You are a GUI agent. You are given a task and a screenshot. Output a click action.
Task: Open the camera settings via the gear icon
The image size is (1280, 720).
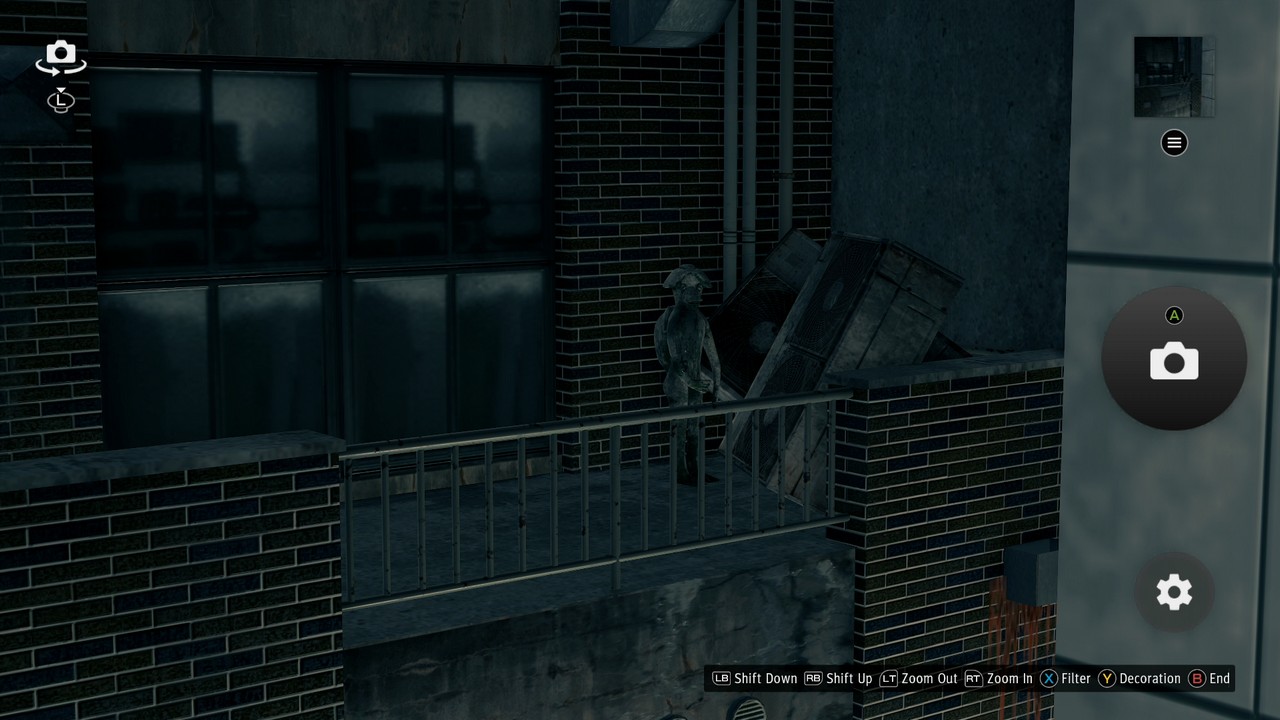tap(1173, 592)
